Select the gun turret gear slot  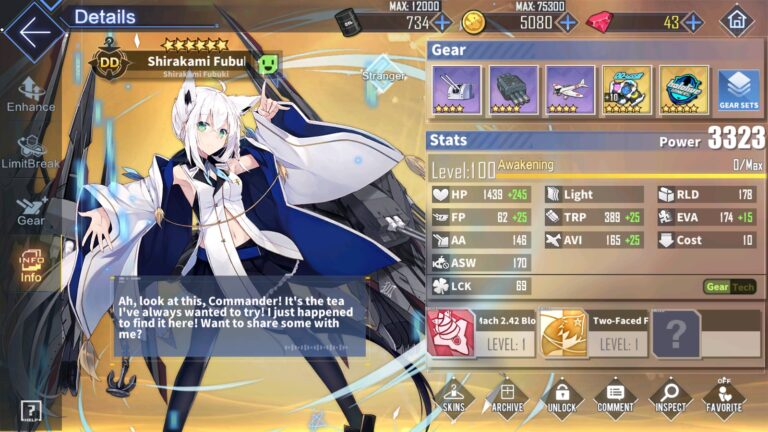[457, 90]
